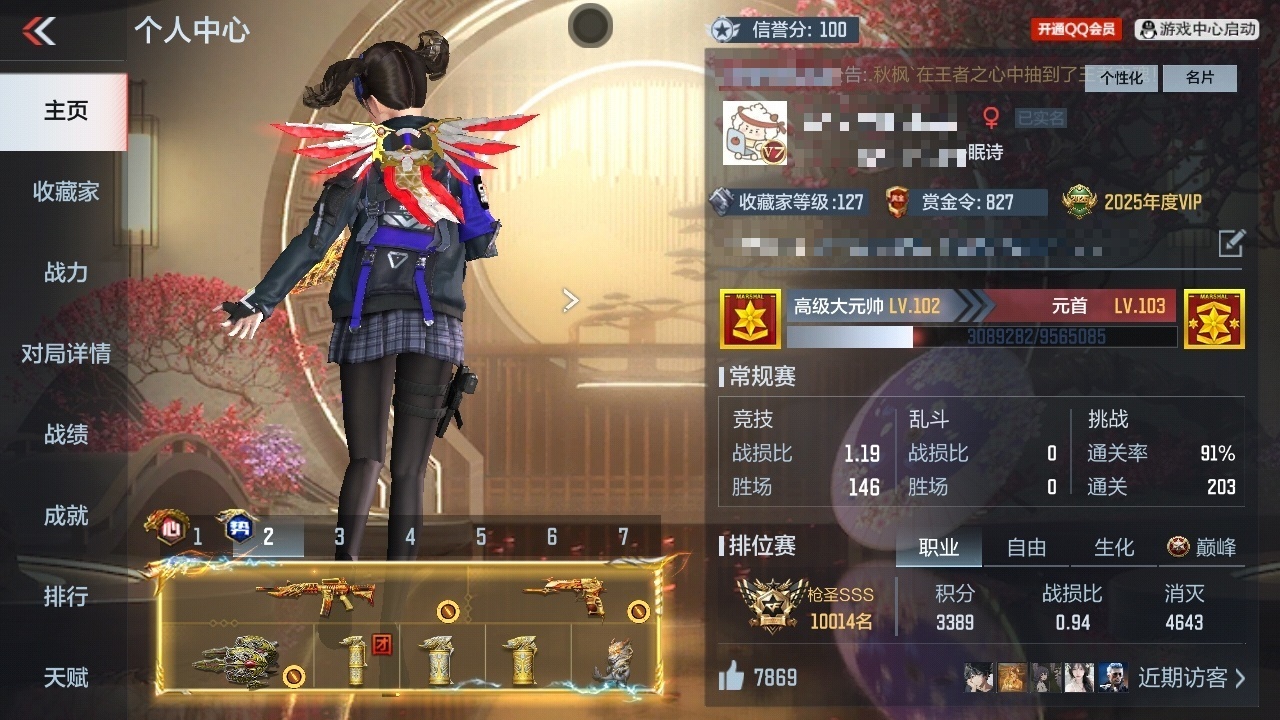Open the 巅峰 ranked tab
1280x720 pixels.
pyautogui.click(x=1202, y=547)
